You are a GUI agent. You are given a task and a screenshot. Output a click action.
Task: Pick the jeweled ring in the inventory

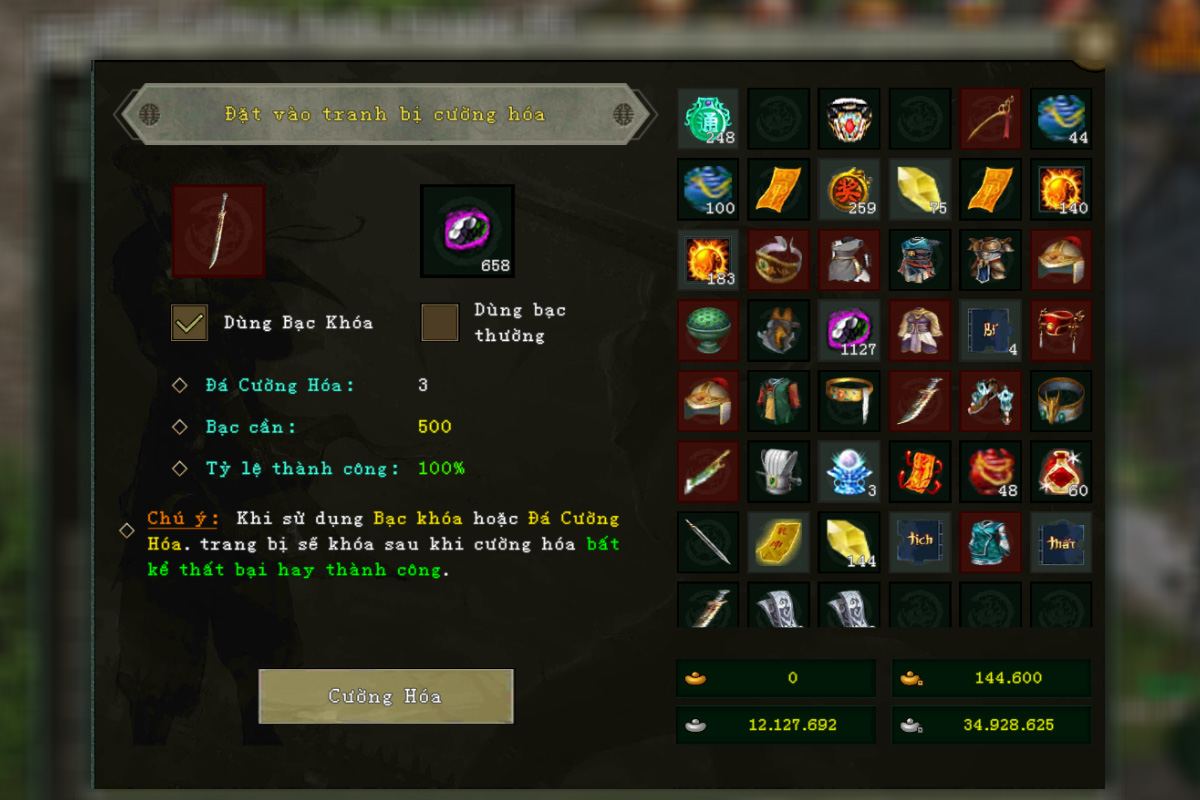849,119
